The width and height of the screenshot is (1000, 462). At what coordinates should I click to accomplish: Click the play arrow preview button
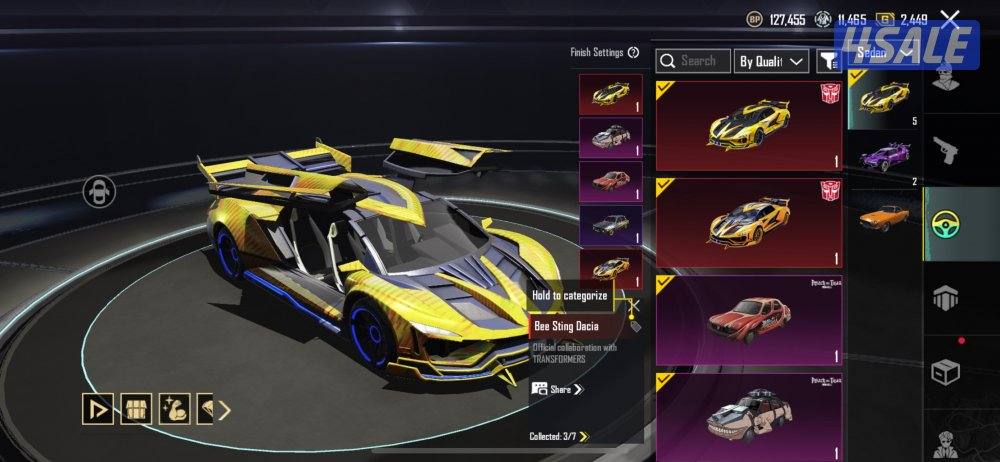coord(97,408)
